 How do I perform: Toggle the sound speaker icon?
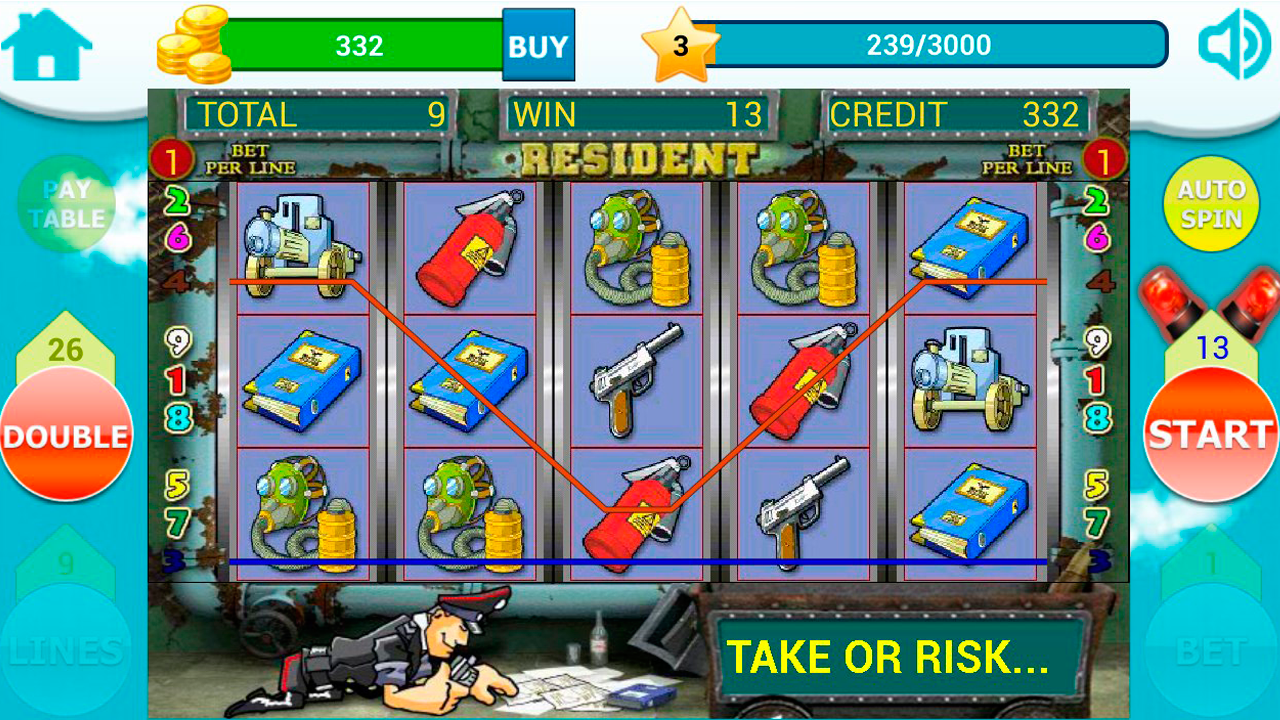pyautogui.click(x=1233, y=44)
